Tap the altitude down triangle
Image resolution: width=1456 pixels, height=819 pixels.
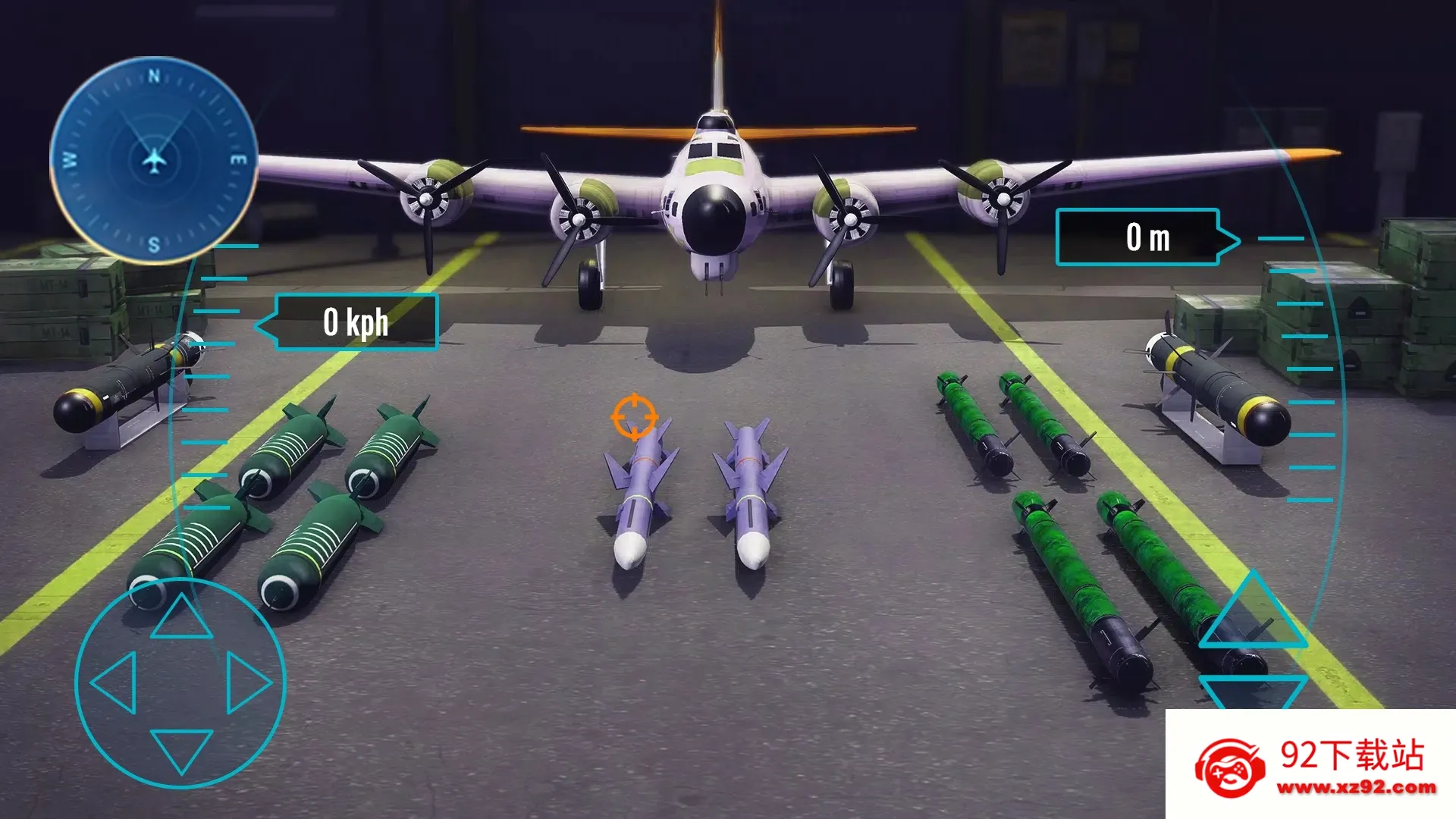(x=1252, y=690)
